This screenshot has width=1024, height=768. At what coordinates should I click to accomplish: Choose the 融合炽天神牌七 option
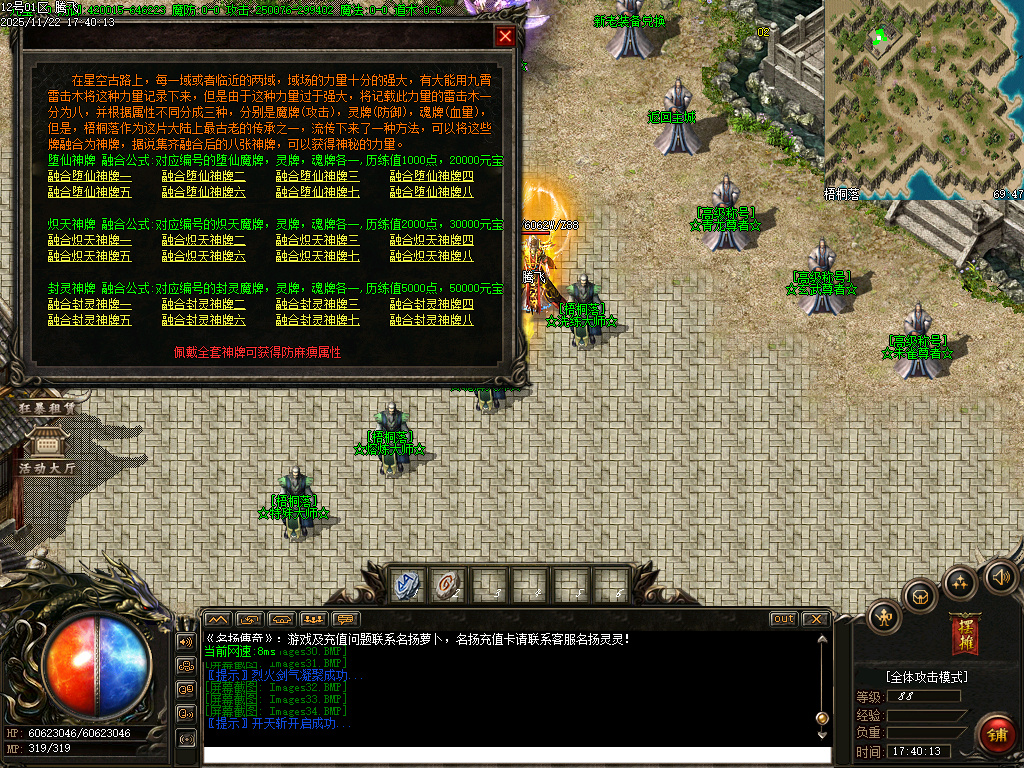[318, 256]
